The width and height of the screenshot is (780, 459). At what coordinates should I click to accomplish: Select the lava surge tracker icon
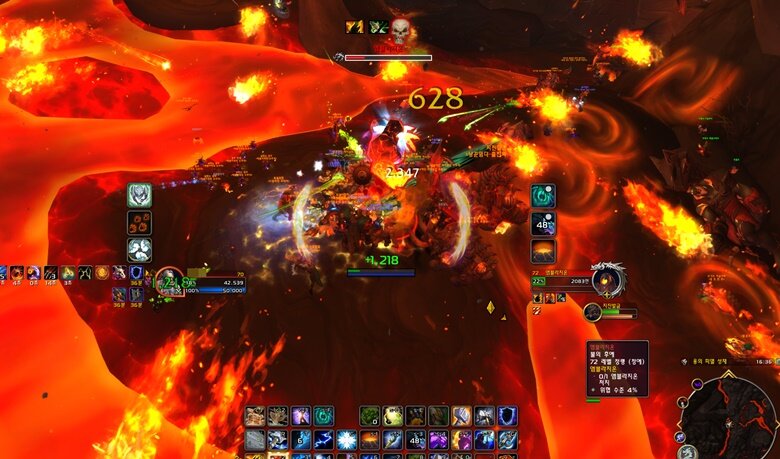543,251
